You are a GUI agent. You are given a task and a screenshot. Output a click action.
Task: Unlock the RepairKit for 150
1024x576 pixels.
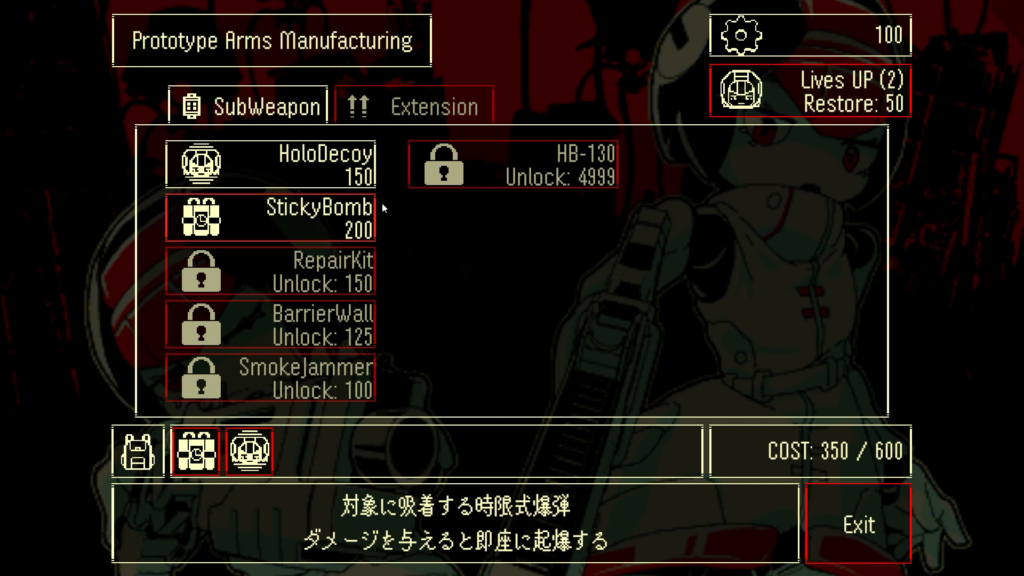tap(271, 271)
